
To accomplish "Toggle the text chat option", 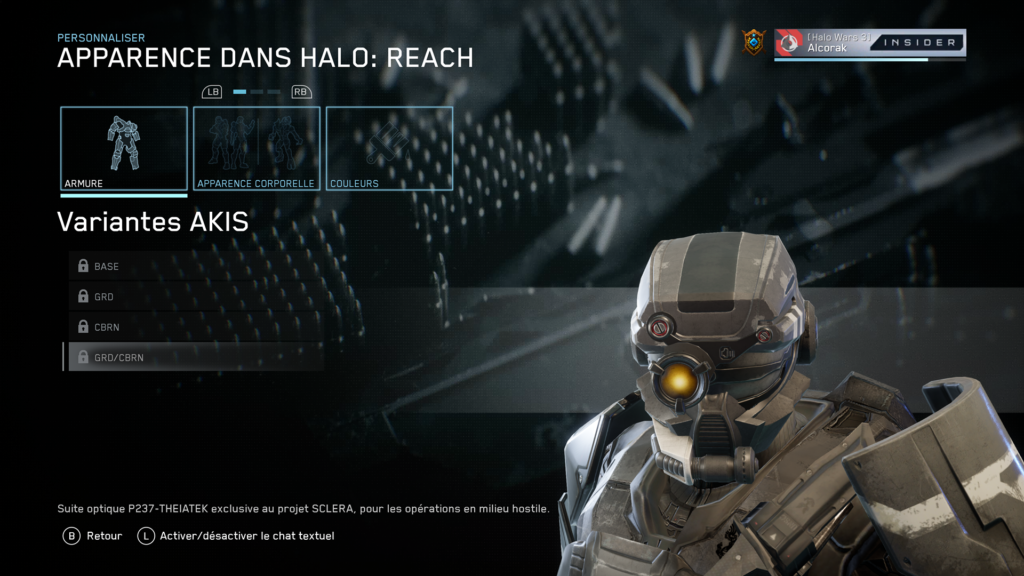I will coord(236,536).
